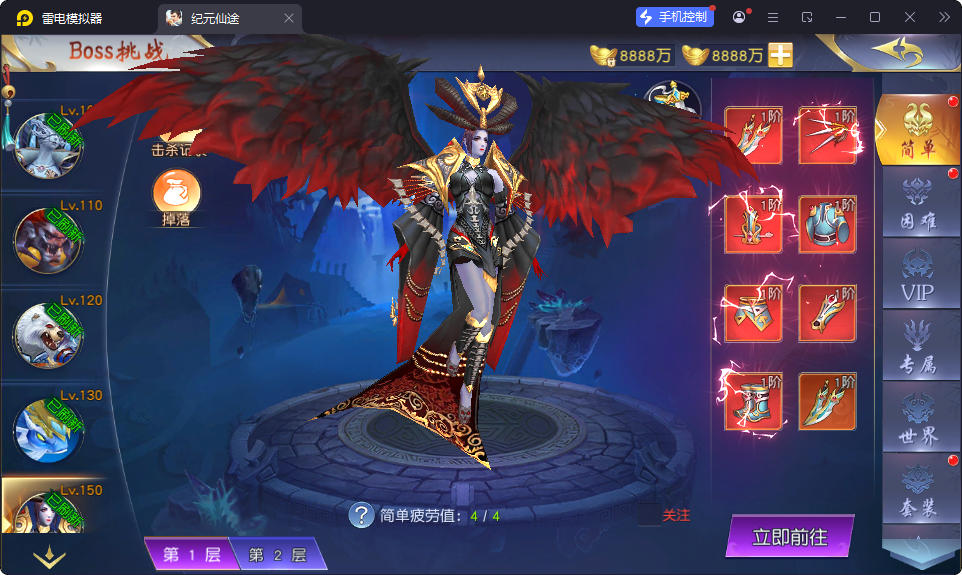Screen dimensions: 962x575
Task: Switch to the 世界 boss tab
Action: pyautogui.click(x=917, y=420)
